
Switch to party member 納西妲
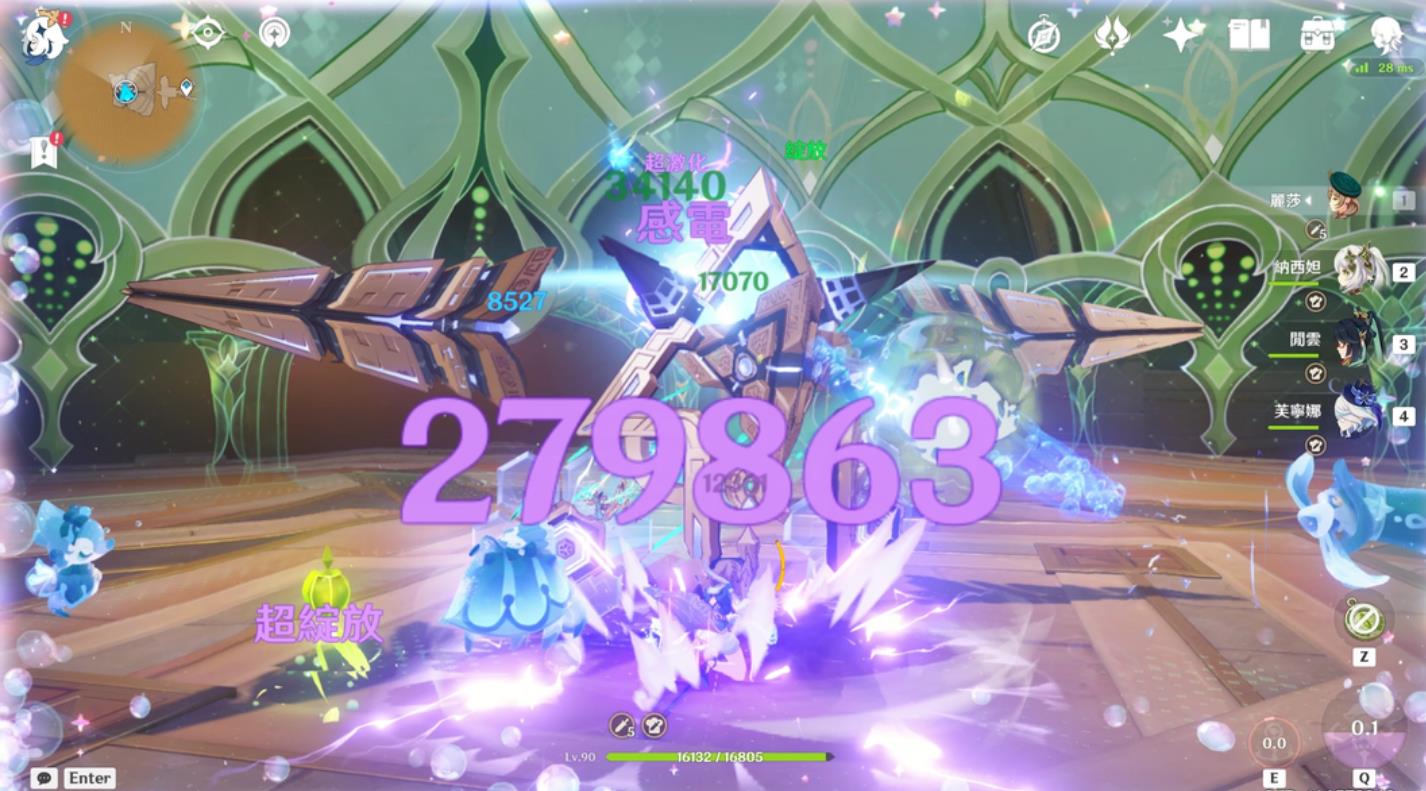[x=1359, y=270]
